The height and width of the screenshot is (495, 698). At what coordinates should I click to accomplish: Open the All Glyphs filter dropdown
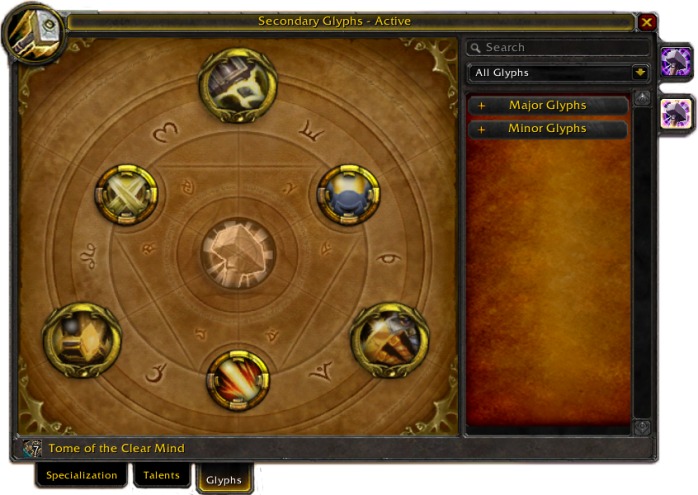pos(640,72)
